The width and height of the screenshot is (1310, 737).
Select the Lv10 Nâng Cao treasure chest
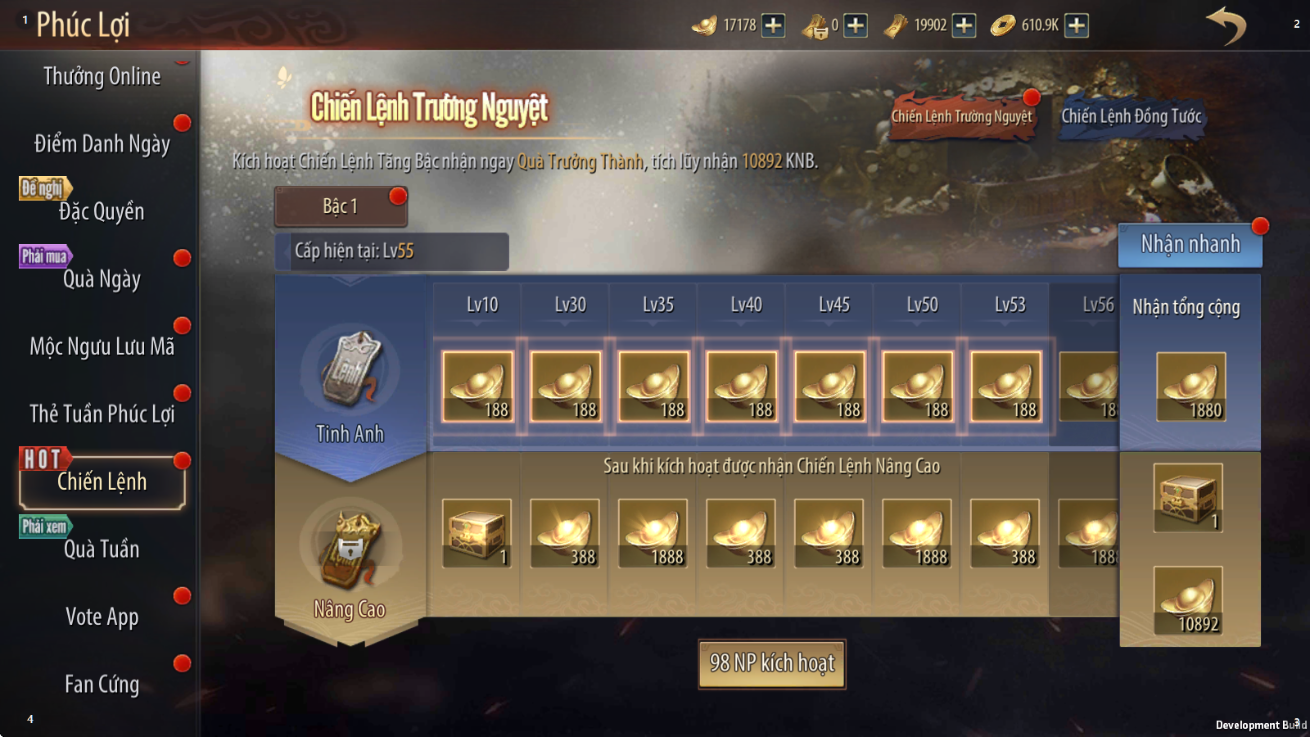(477, 533)
